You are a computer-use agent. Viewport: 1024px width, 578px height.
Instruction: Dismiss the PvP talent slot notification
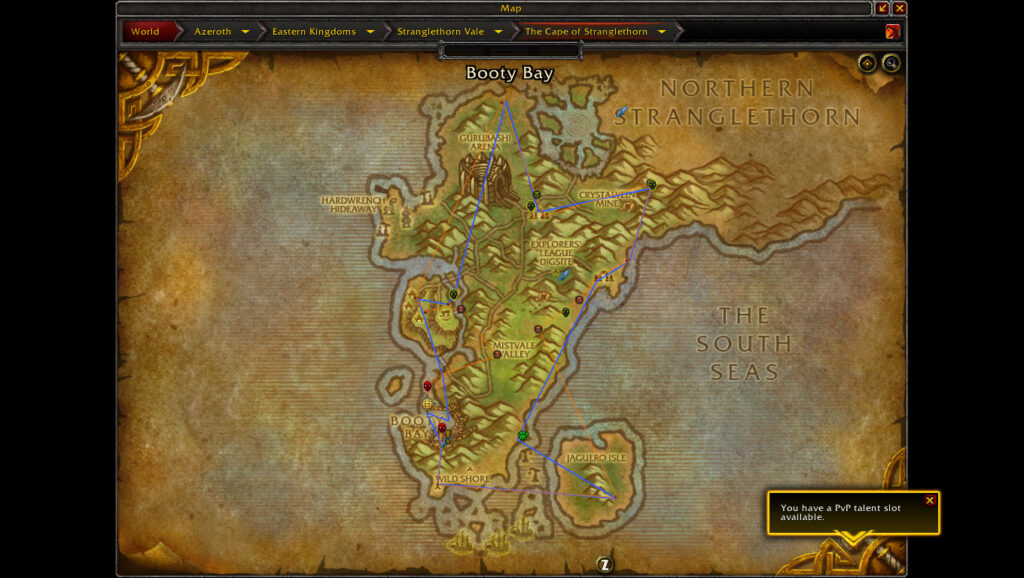click(930, 500)
